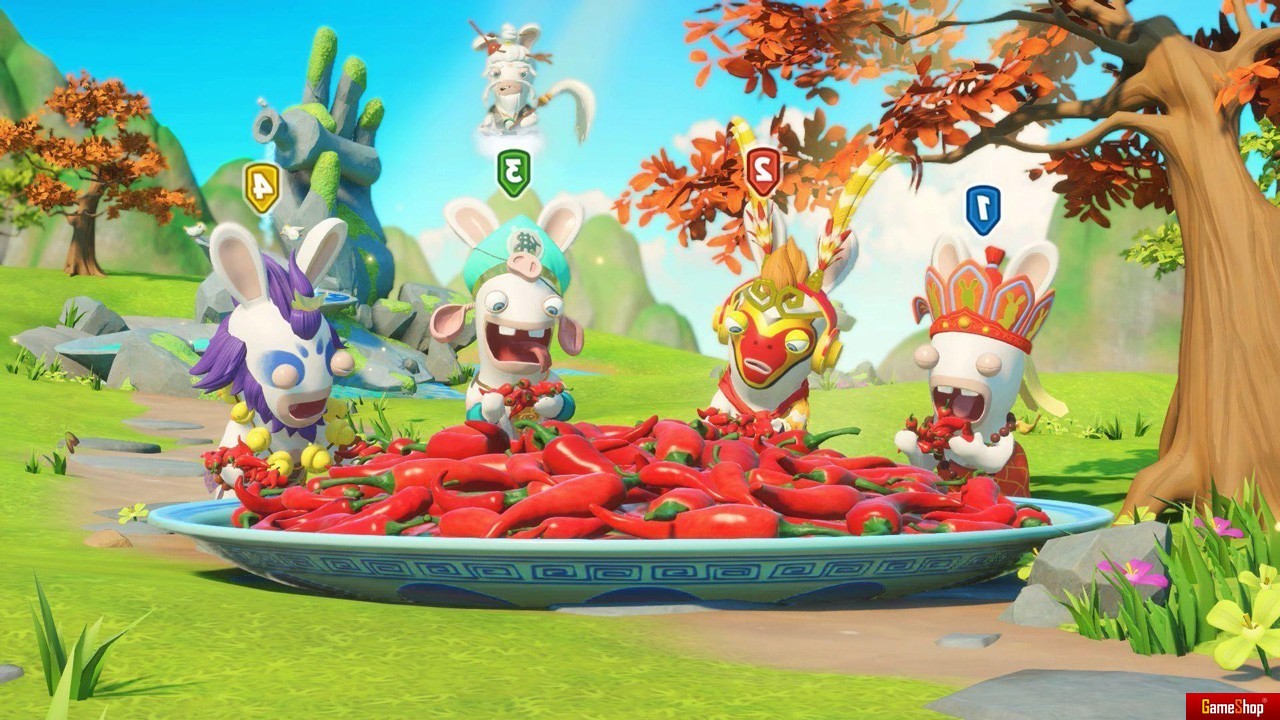1280x720 pixels.
Task: Choose the green player 3 badge
Action: [513, 172]
